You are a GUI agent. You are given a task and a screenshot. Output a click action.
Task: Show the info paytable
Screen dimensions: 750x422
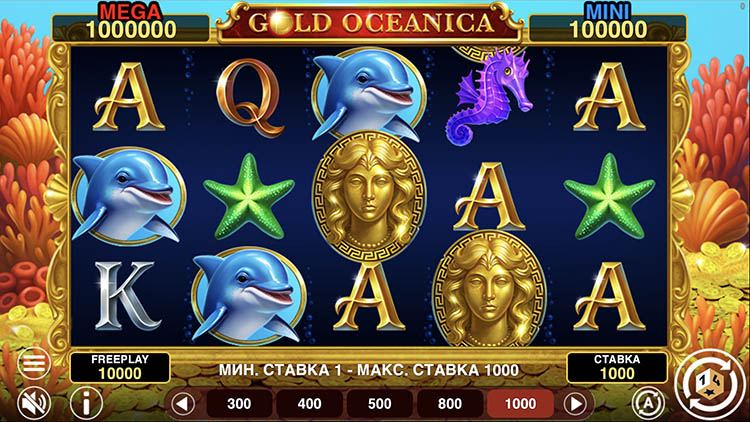(x=89, y=403)
